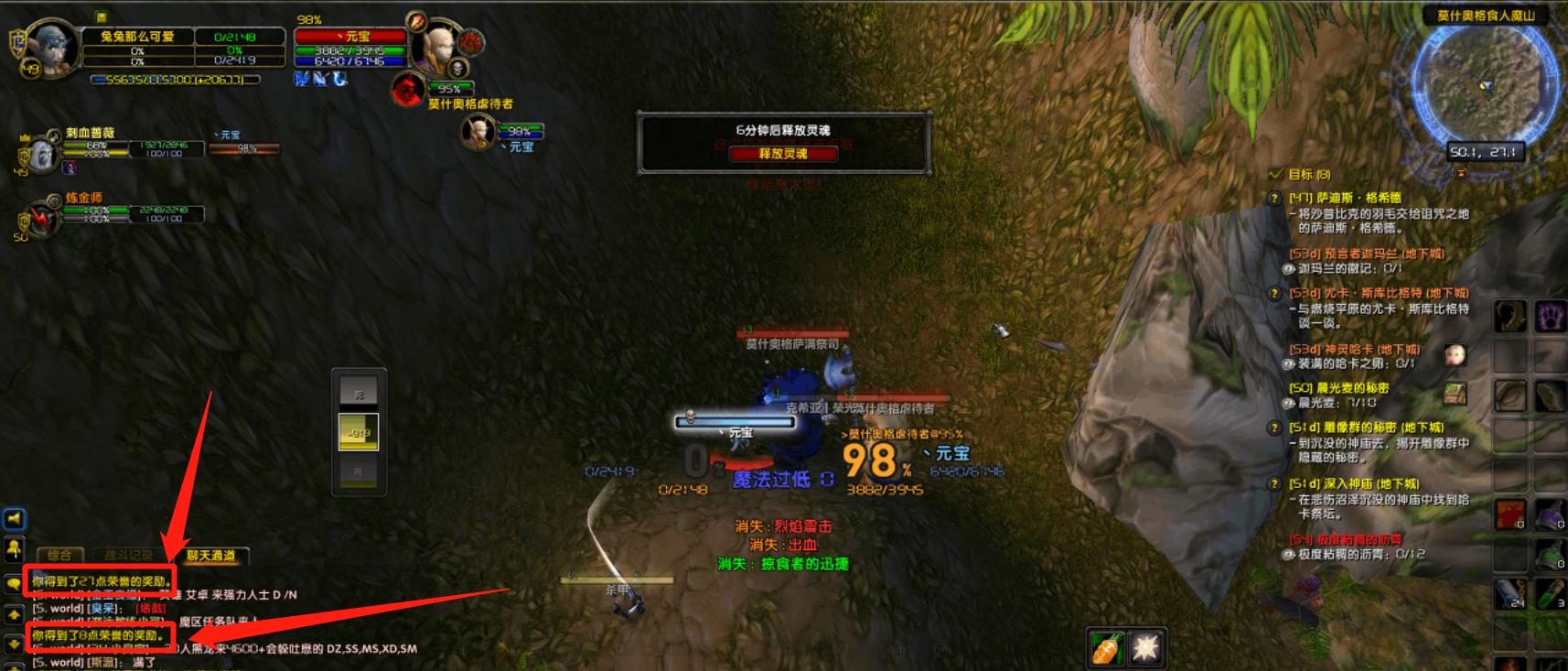Click the social friends button beside chat
Viewport: 1568px width, 671px height.
[x=15, y=549]
